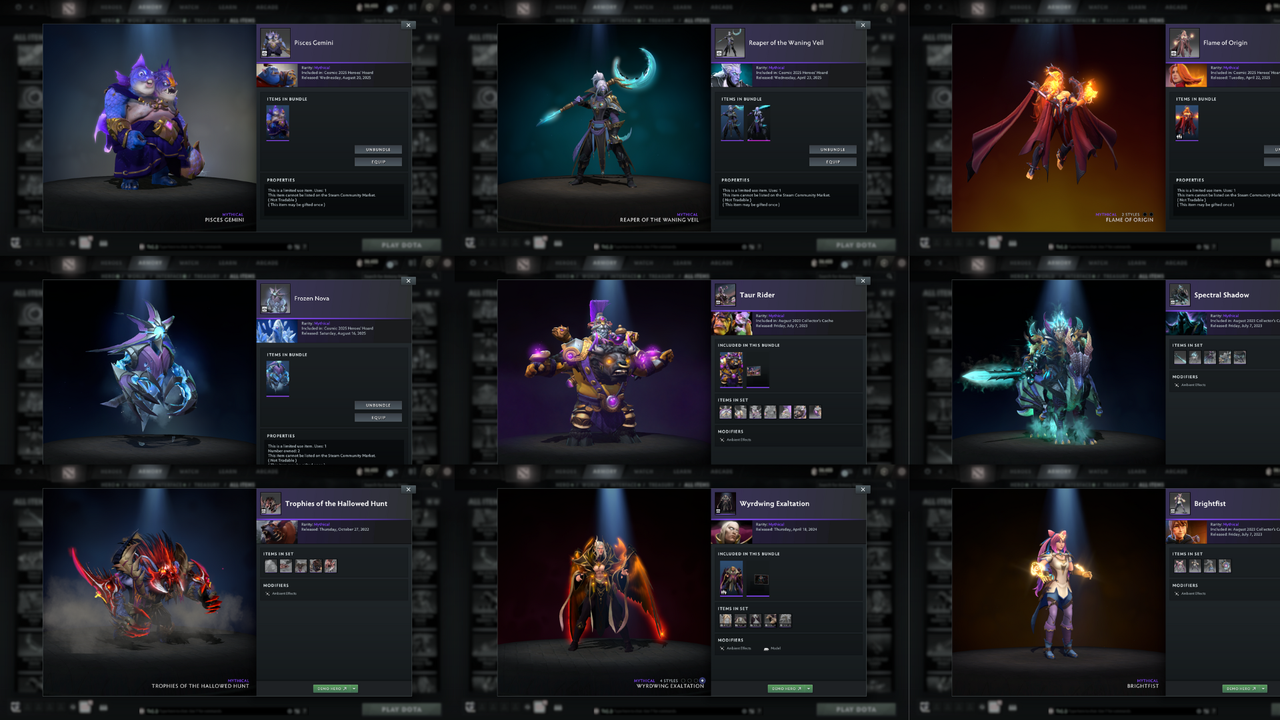Select the first item icon in Taur Rider's set
This screenshot has height=720, width=1280.
tap(725, 412)
